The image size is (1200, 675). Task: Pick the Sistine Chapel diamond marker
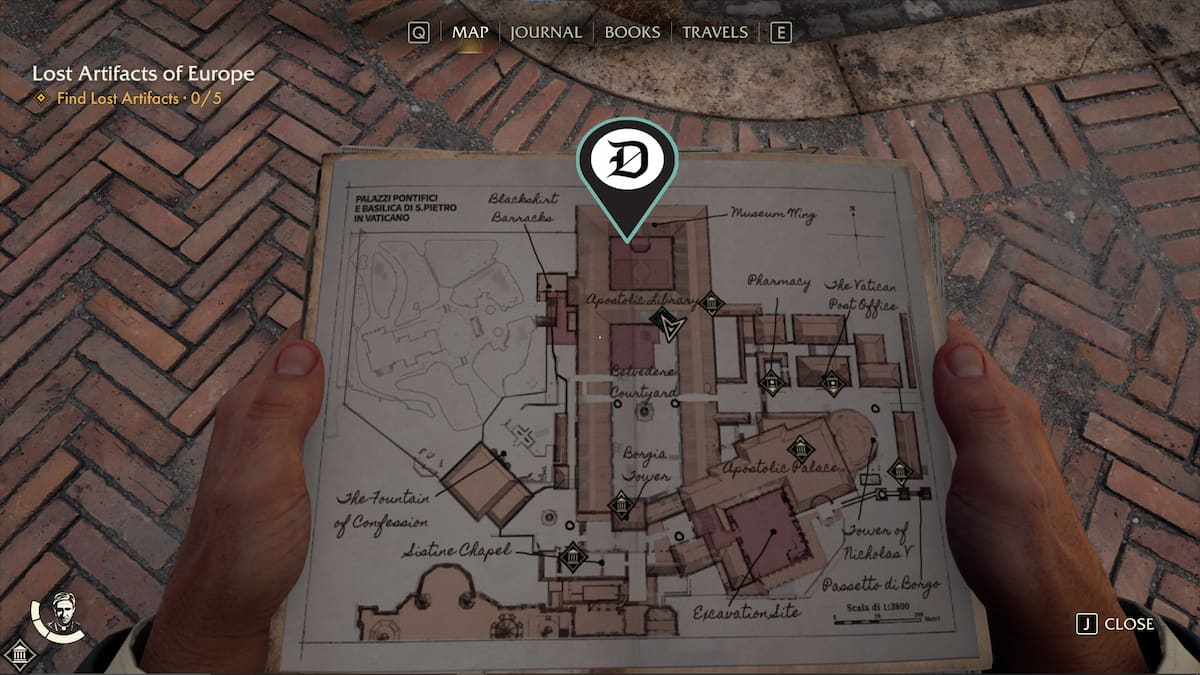[572, 557]
